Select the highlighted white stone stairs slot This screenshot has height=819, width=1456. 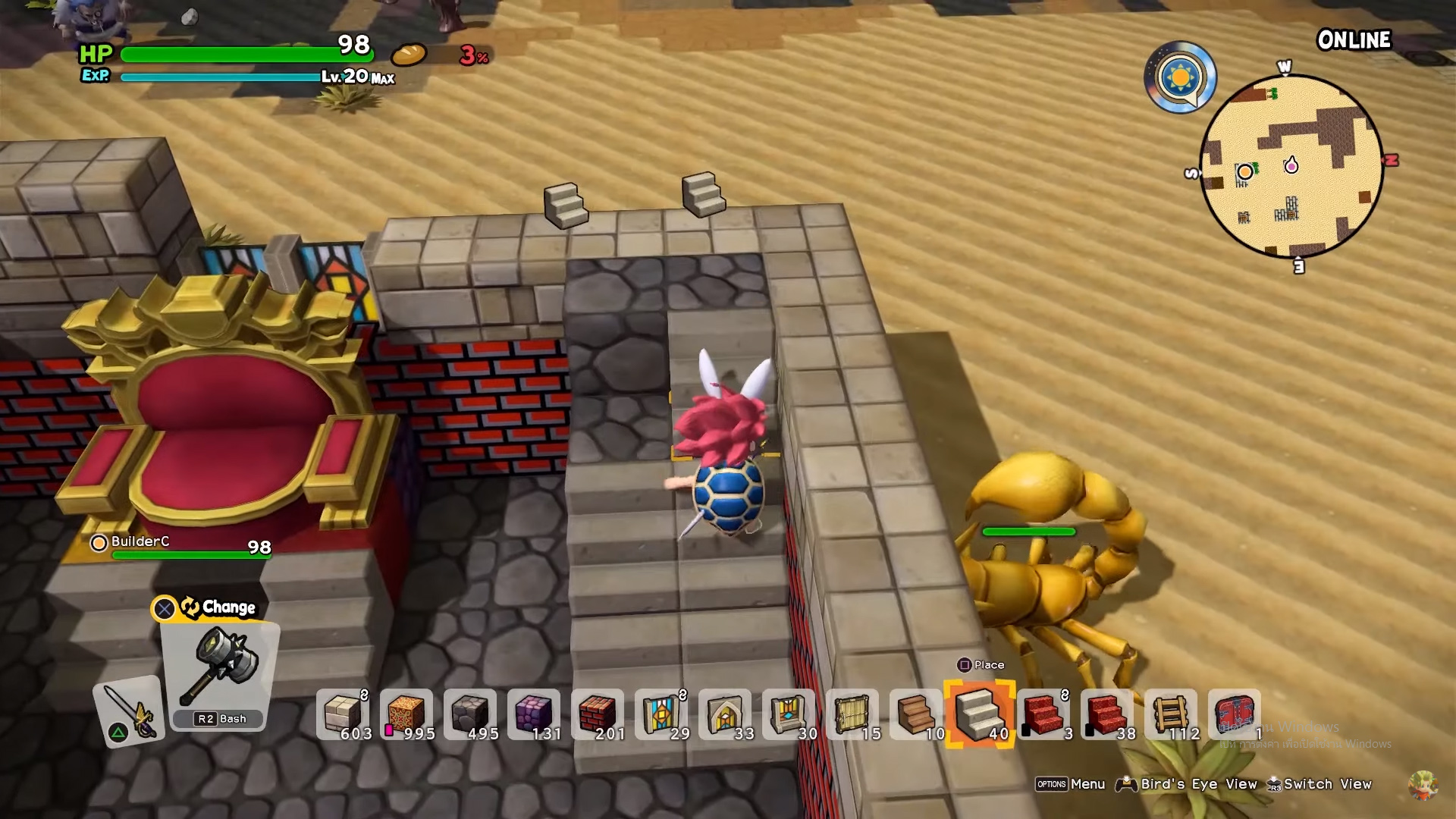(980, 714)
